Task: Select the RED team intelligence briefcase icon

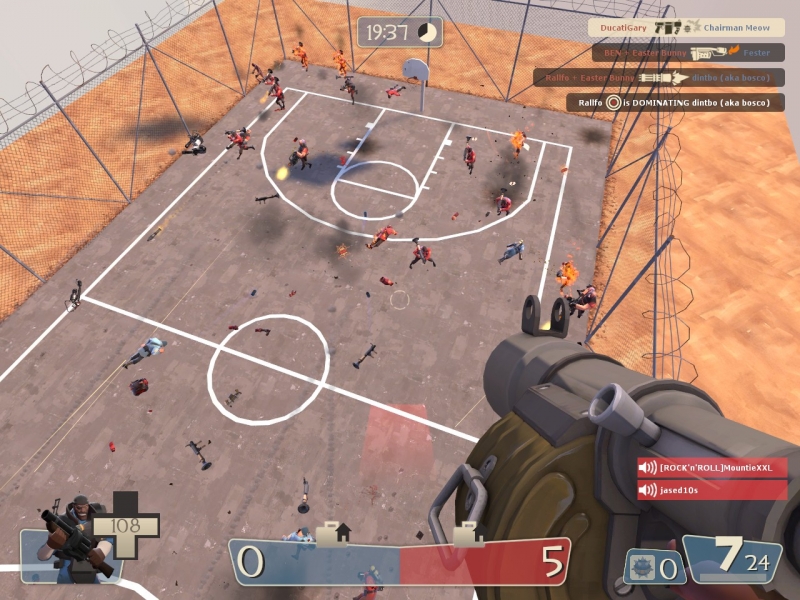Action: click(468, 534)
